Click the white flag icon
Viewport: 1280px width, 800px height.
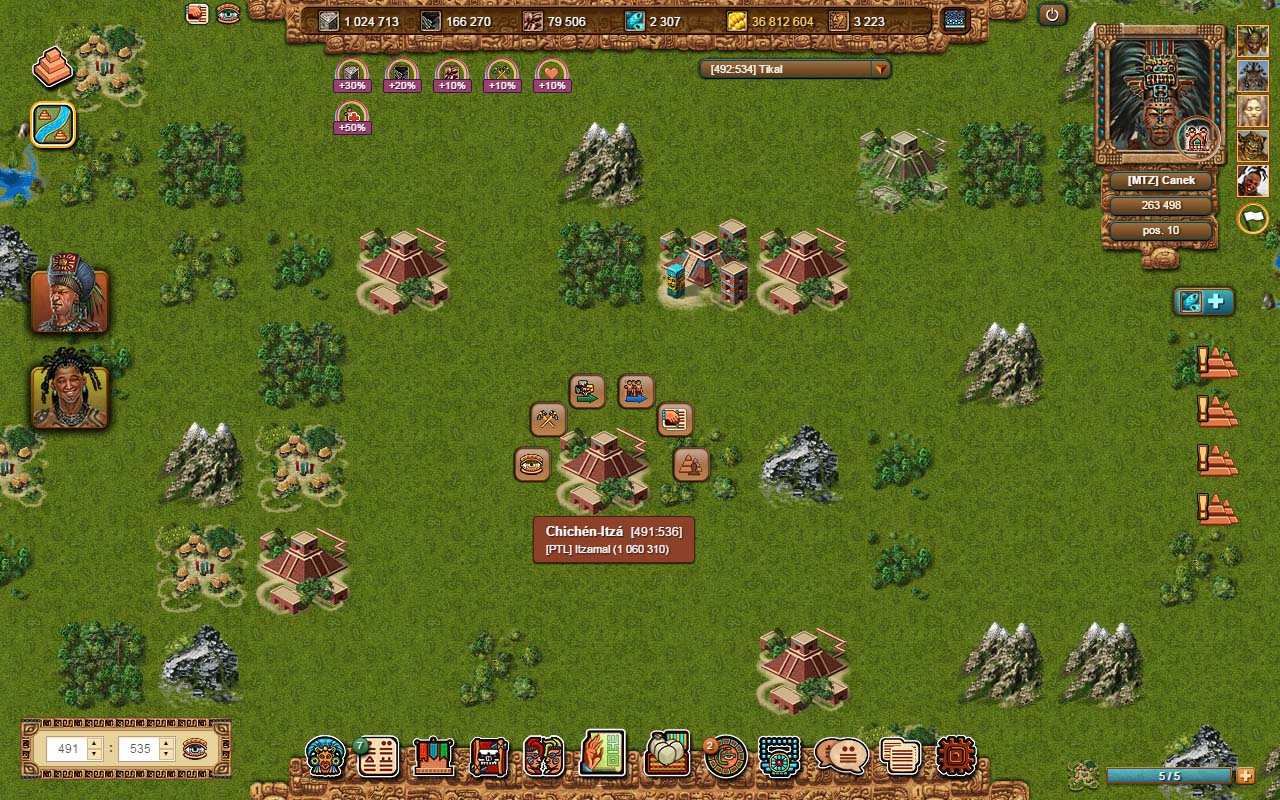tap(1253, 219)
